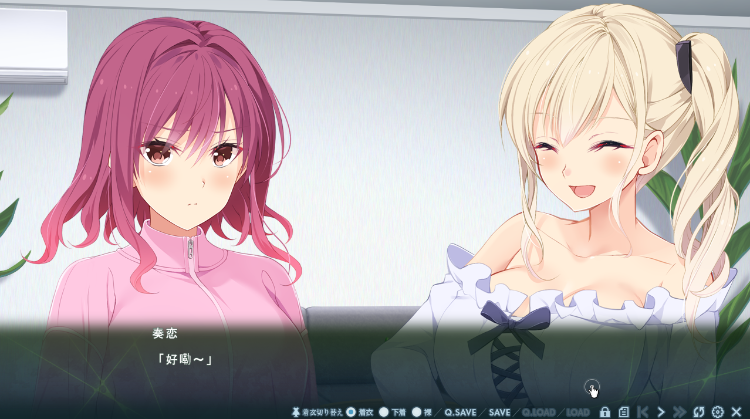The height and width of the screenshot is (419, 750).
Task: Start auto-play with the single arrow
Action: point(661,411)
